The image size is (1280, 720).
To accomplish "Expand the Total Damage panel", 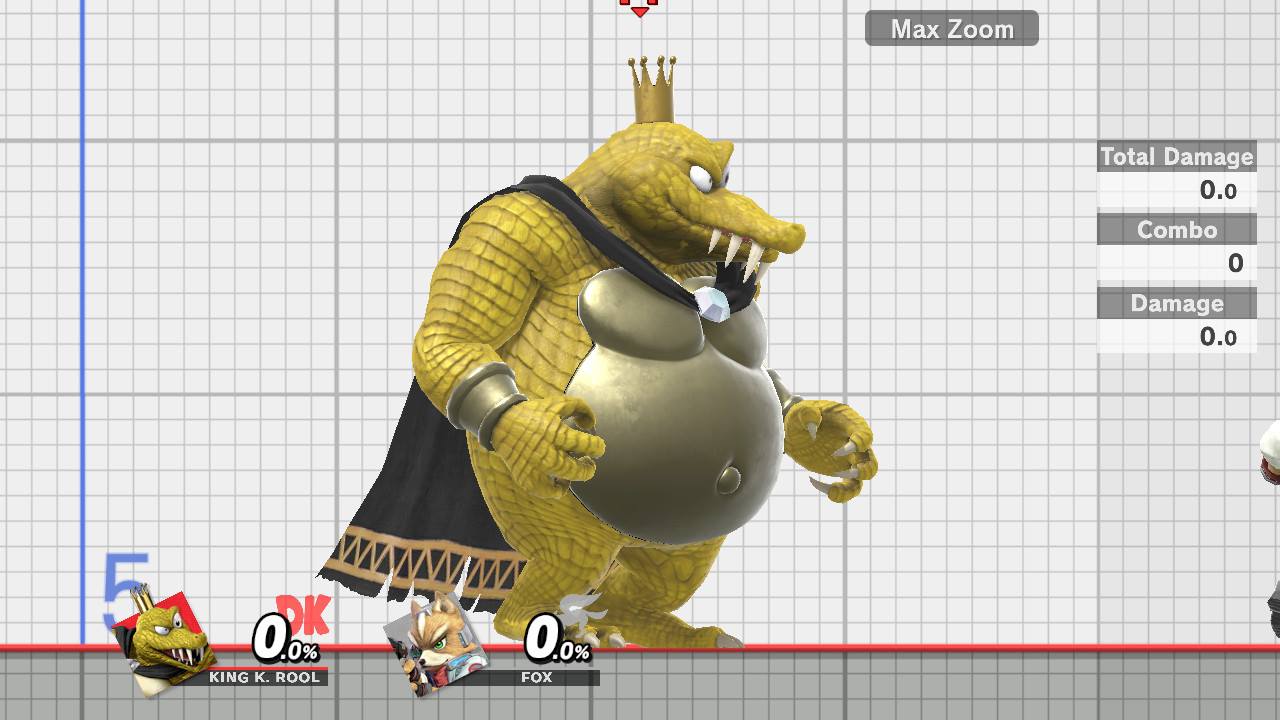I will 1176,157.
